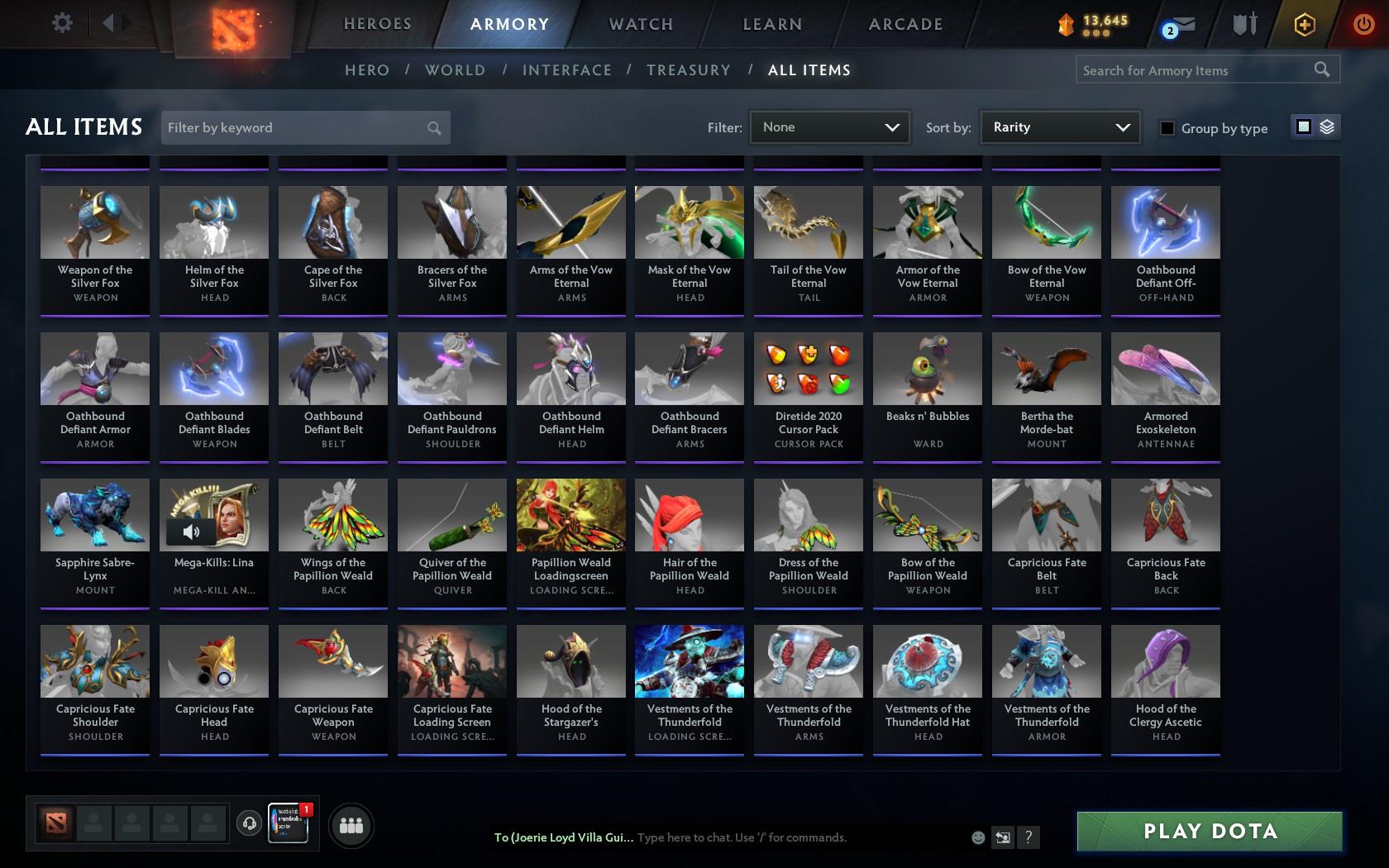Open the Filter dropdown set to None
Screen dimensions: 1389x868
tap(828, 127)
